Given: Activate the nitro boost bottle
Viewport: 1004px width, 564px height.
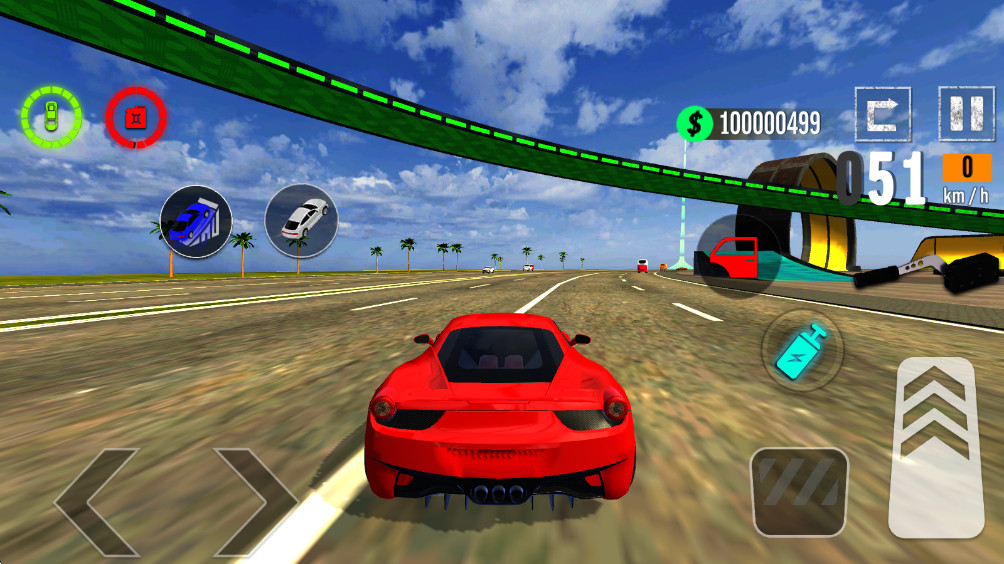Looking at the screenshot, I should [802, 350].
